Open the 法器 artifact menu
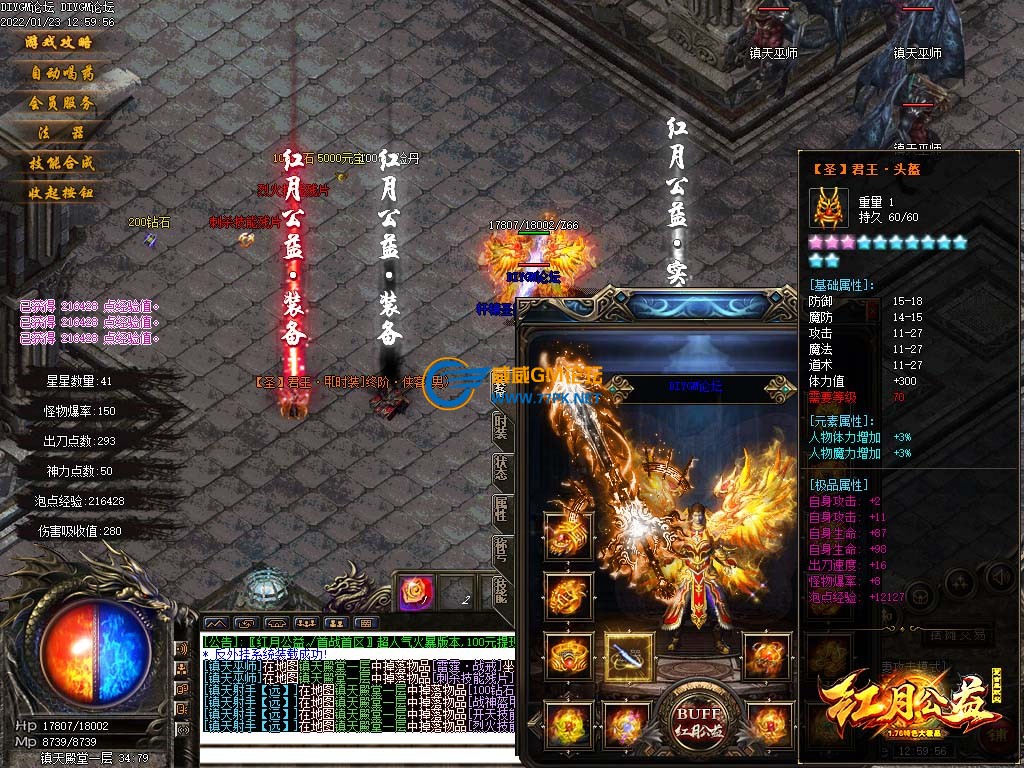Screen dimensions: 1024x768 pos(61,132)
